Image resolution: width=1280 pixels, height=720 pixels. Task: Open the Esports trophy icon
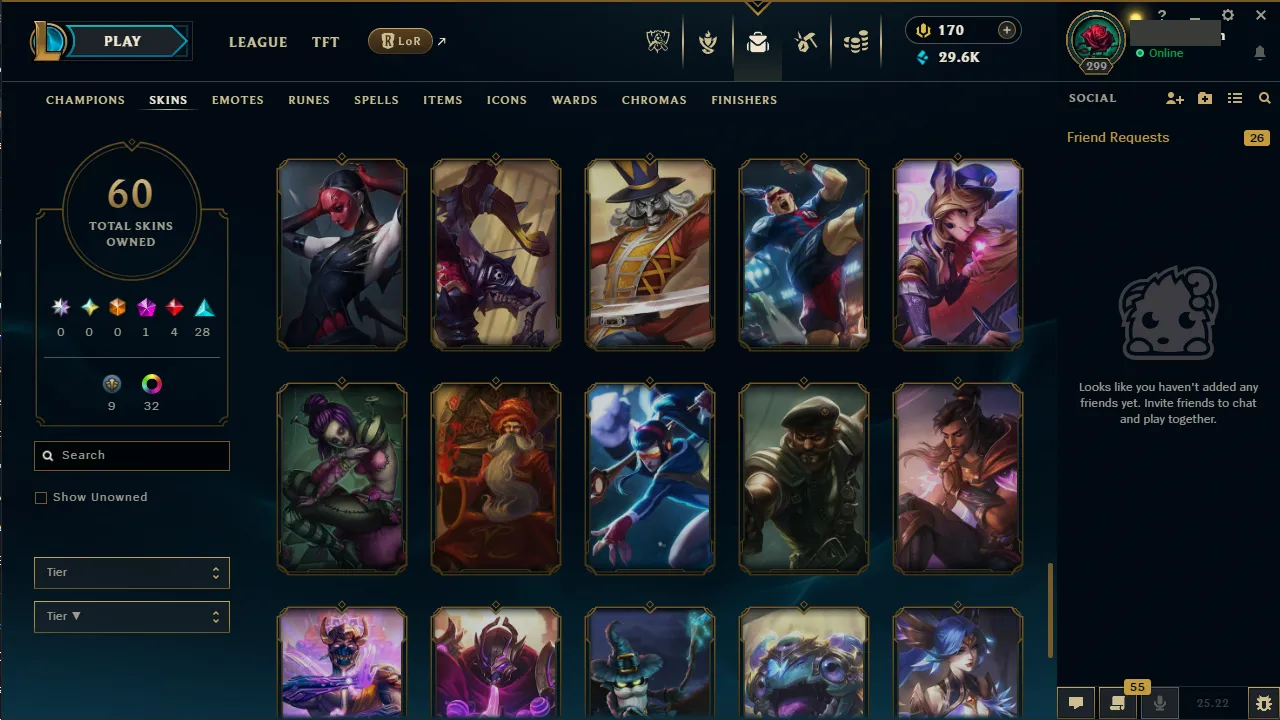coord(658,42)
